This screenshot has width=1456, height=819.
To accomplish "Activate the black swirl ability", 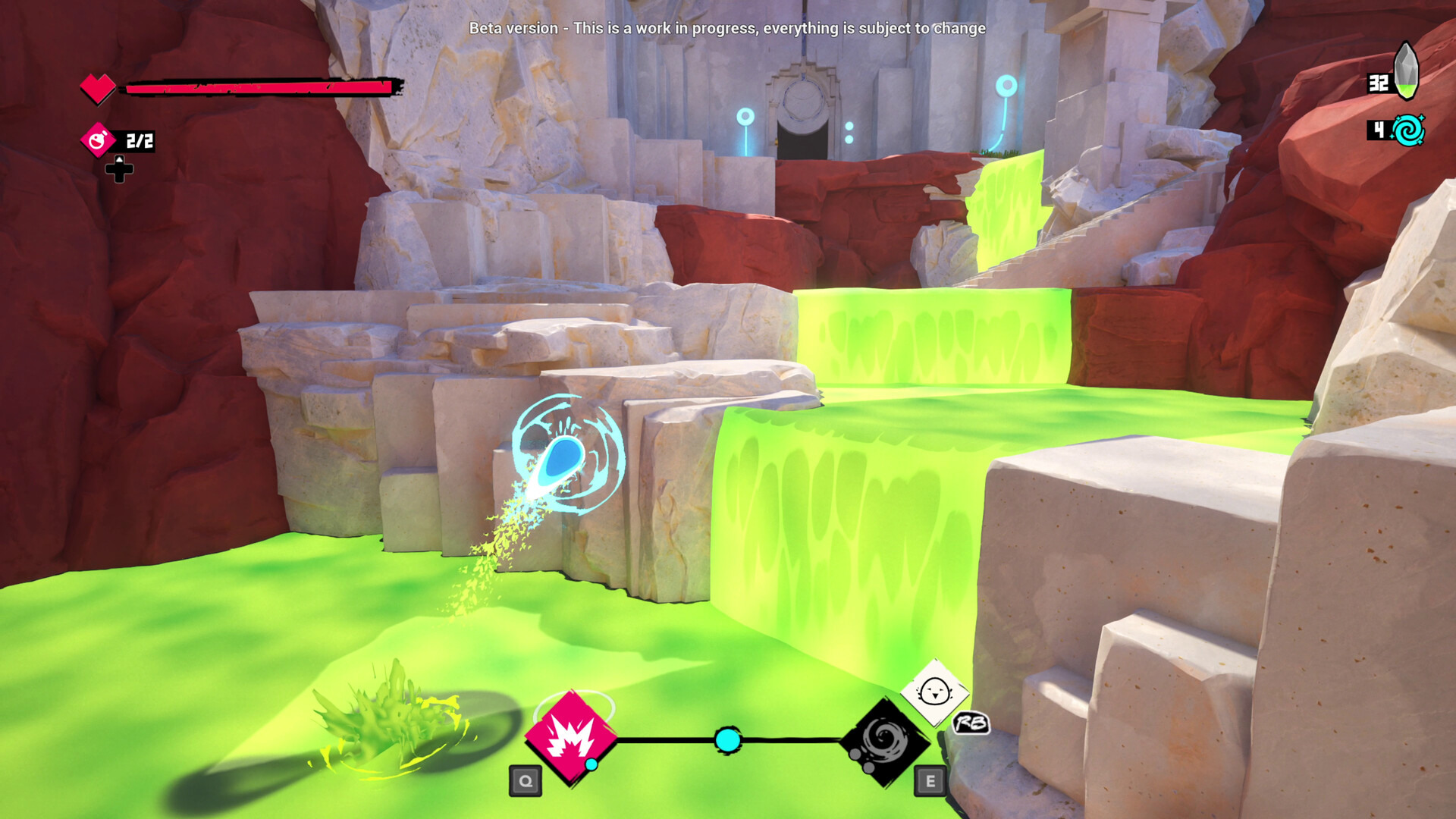I will pos(884,741).
